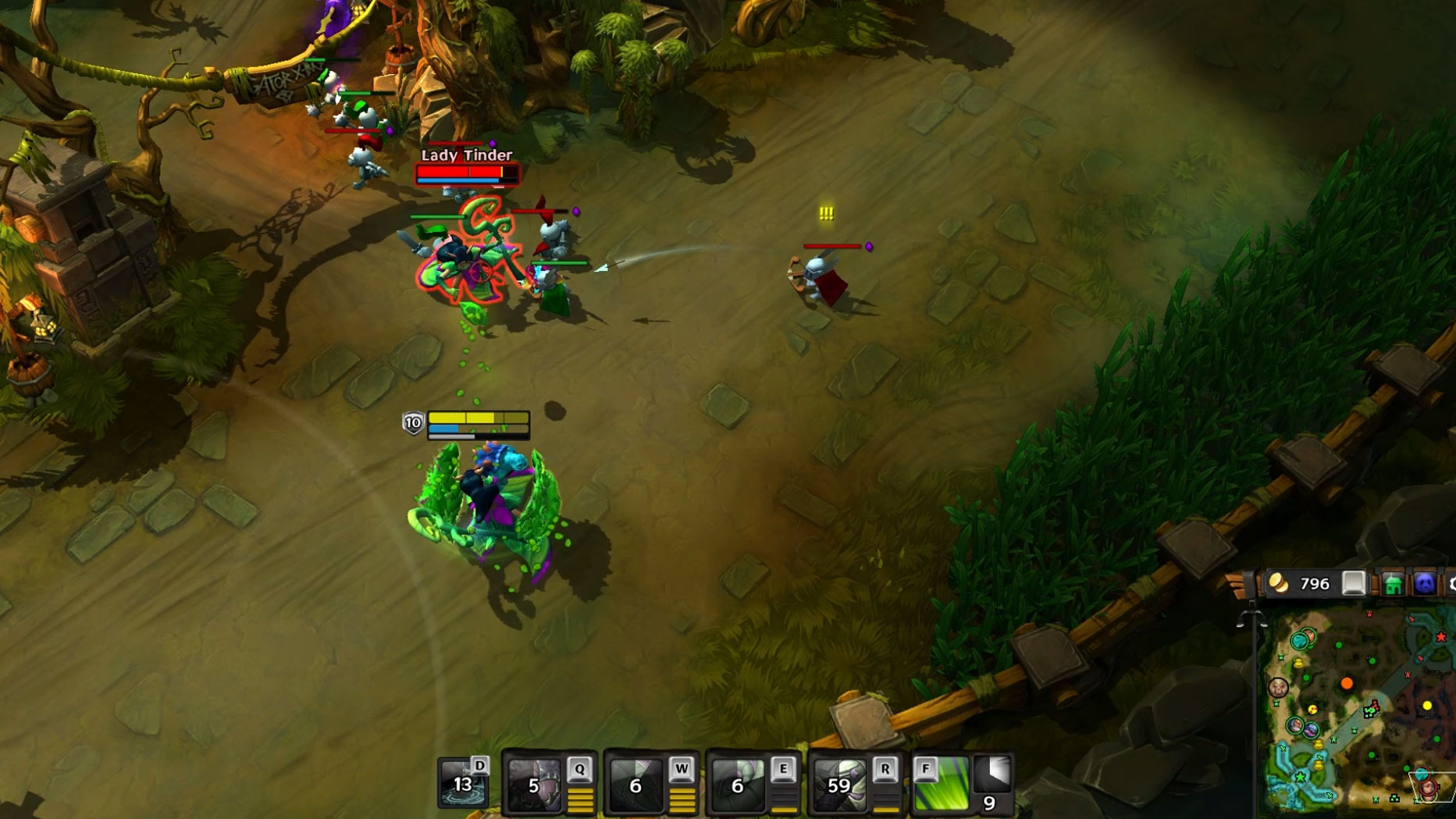
Task: Trigger the E ability icon
Action: (x=739, y=783)
